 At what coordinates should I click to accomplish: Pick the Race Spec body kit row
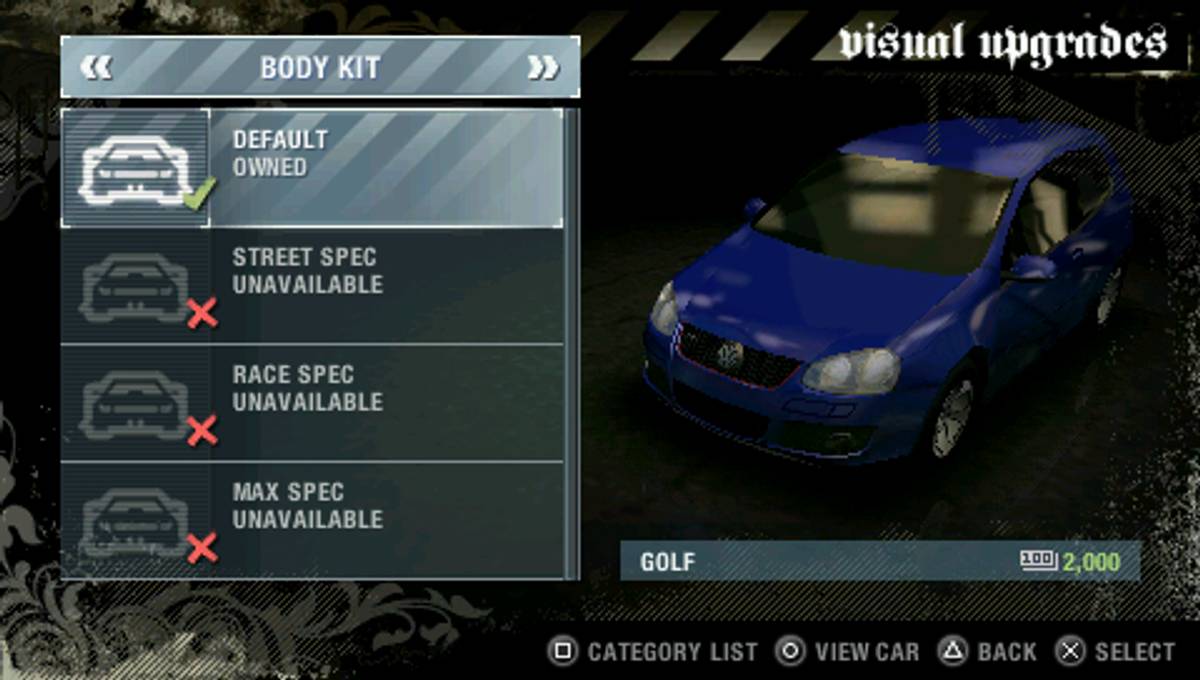pyautogui.click(x=312, y=403)
